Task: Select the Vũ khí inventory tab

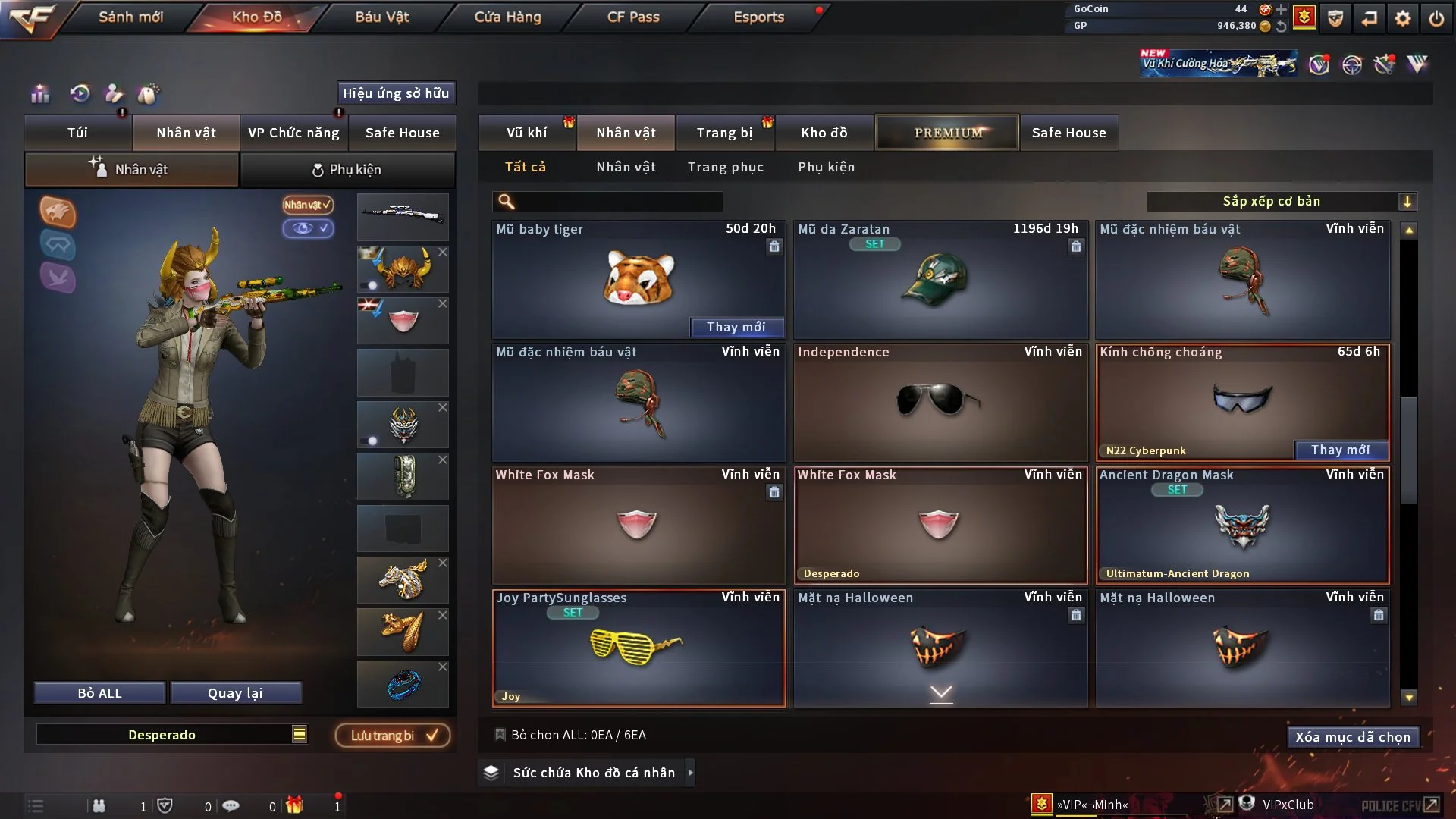Action: (526, 133)
